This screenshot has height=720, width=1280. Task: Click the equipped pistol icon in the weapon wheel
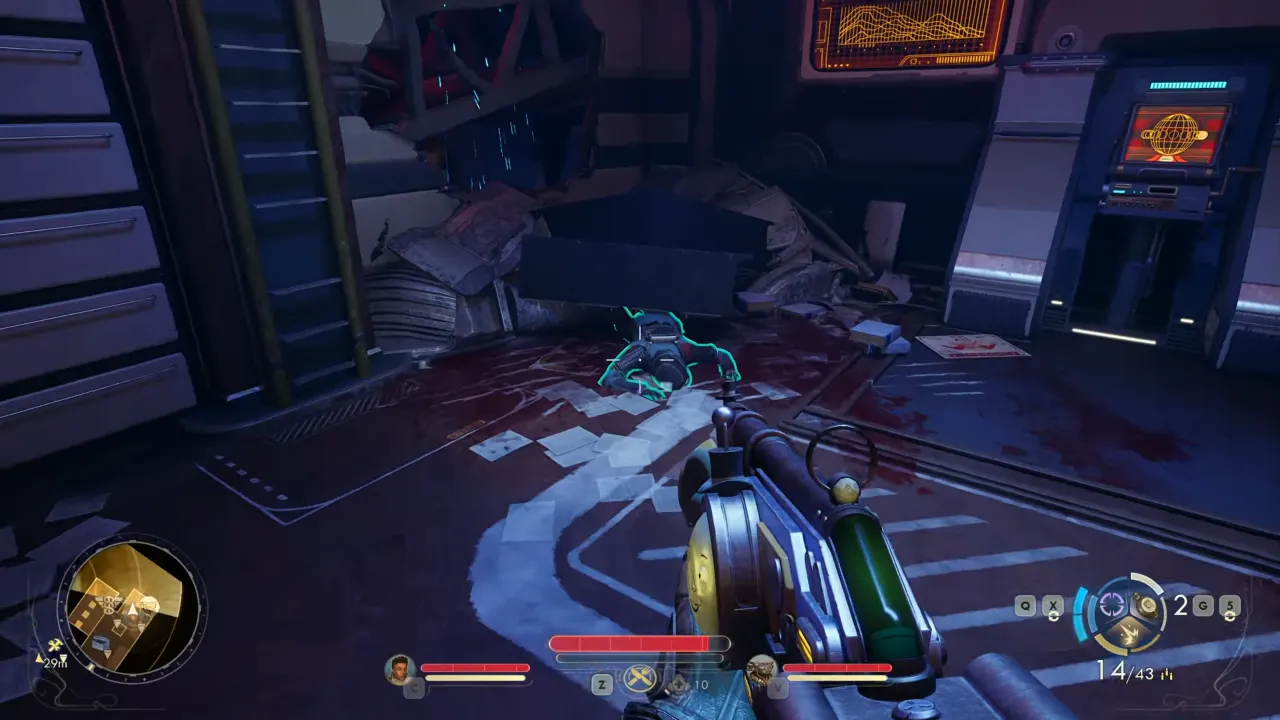click(1146, 604)
